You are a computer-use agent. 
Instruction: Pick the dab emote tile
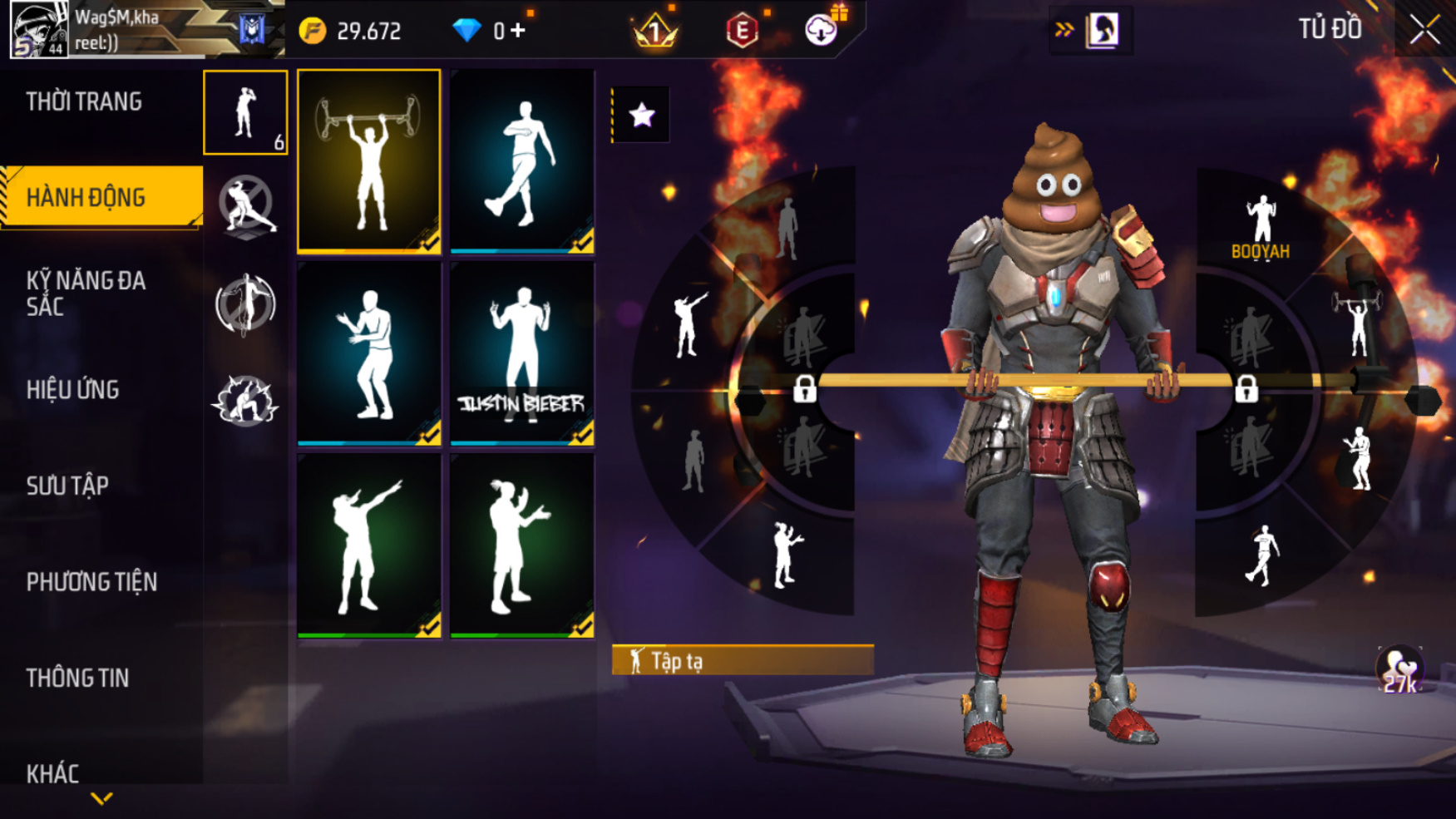tap(369, 545)
